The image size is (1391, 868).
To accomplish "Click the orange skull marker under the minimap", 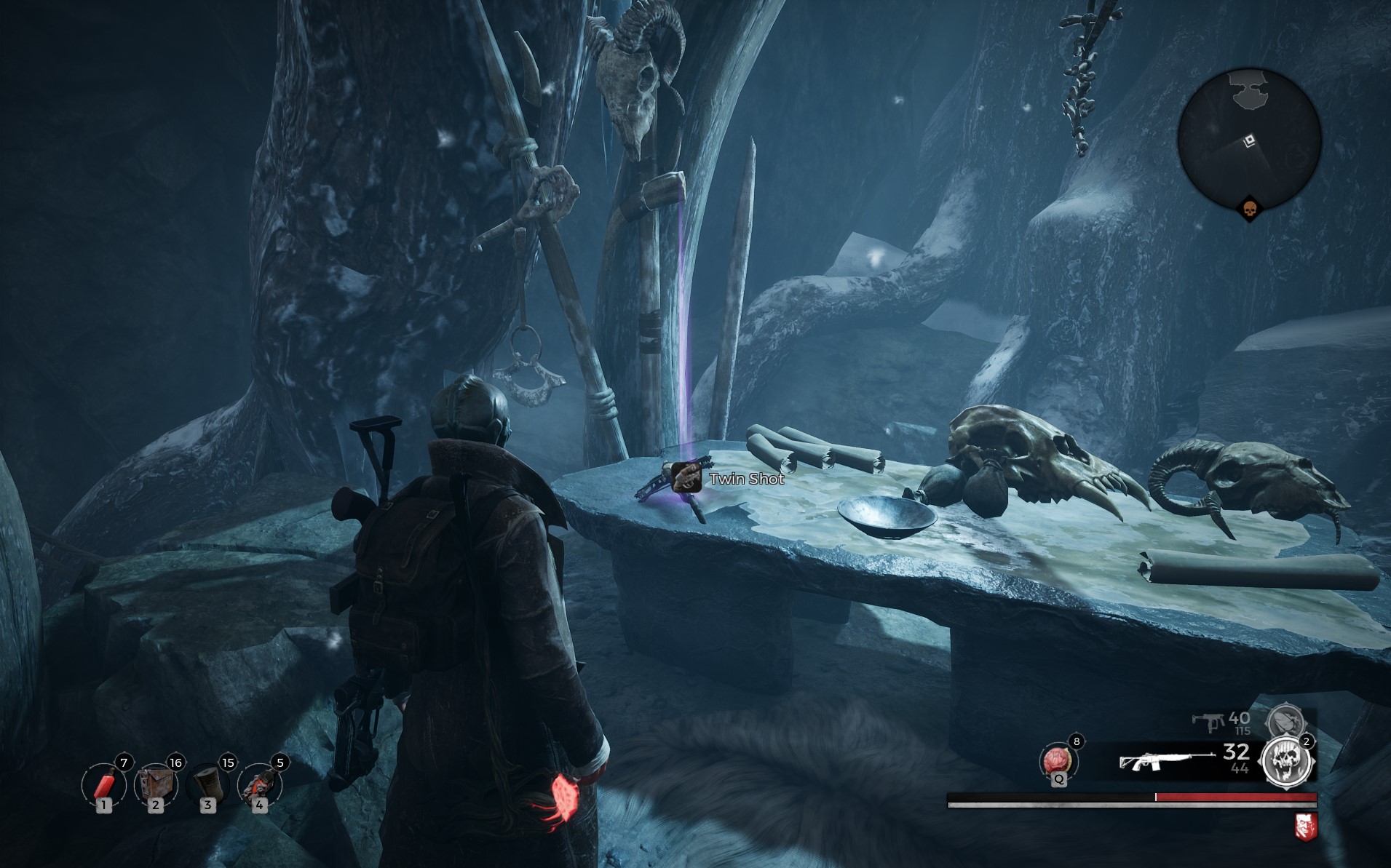I will click(1250, 210).
